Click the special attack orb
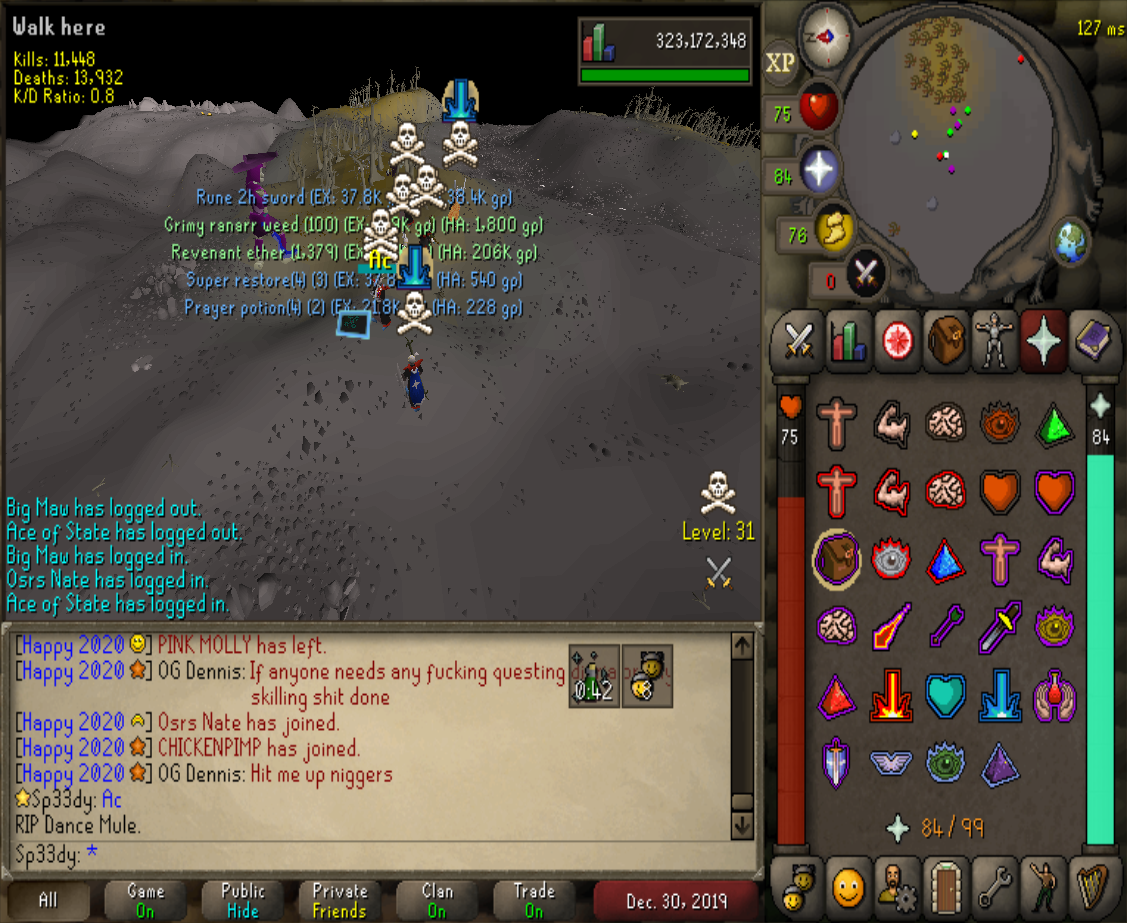1127x923 pixels. pyautogui.click(x=864, y=274)
